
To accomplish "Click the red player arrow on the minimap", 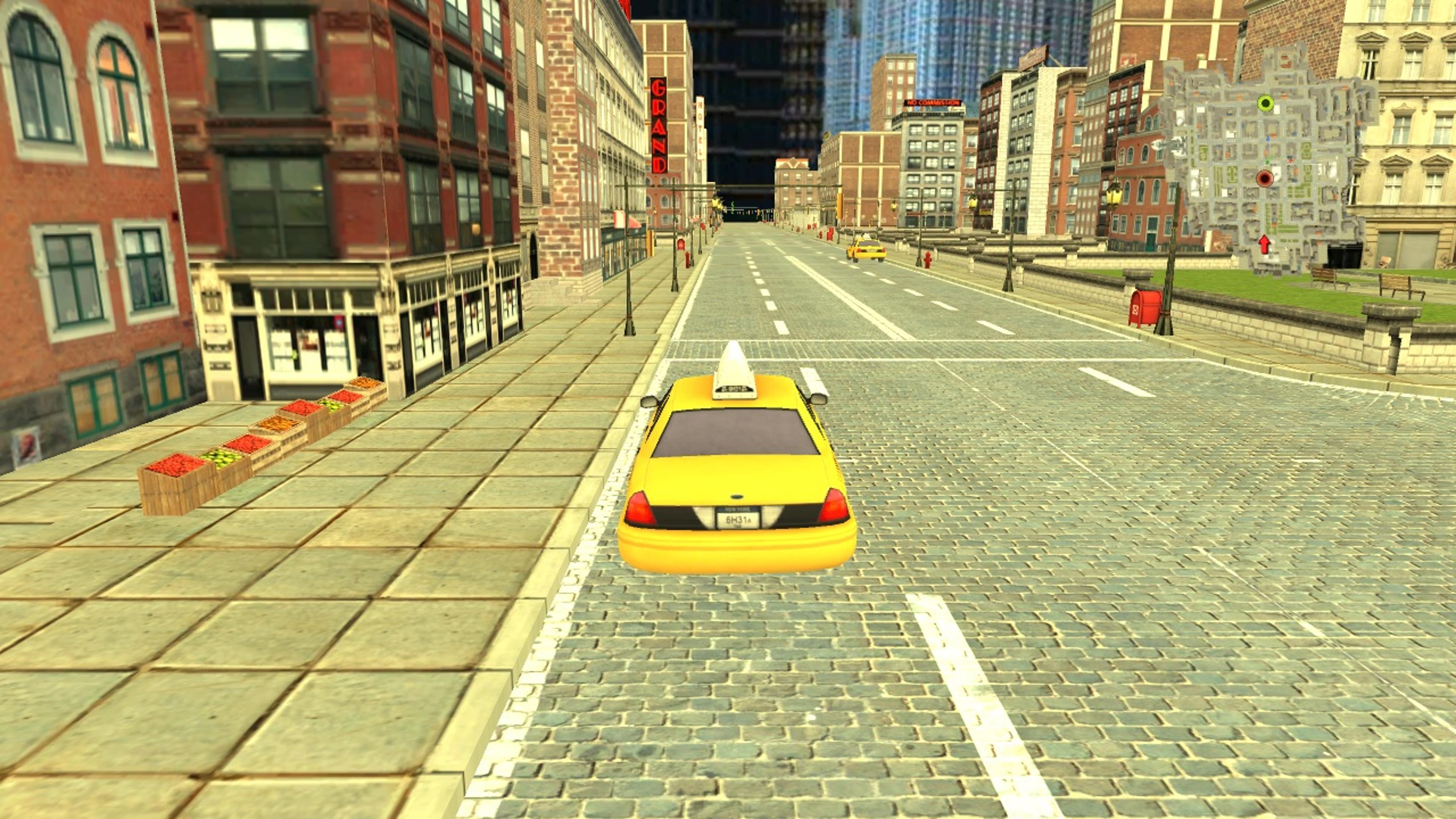I will [x=1265, y=244].
